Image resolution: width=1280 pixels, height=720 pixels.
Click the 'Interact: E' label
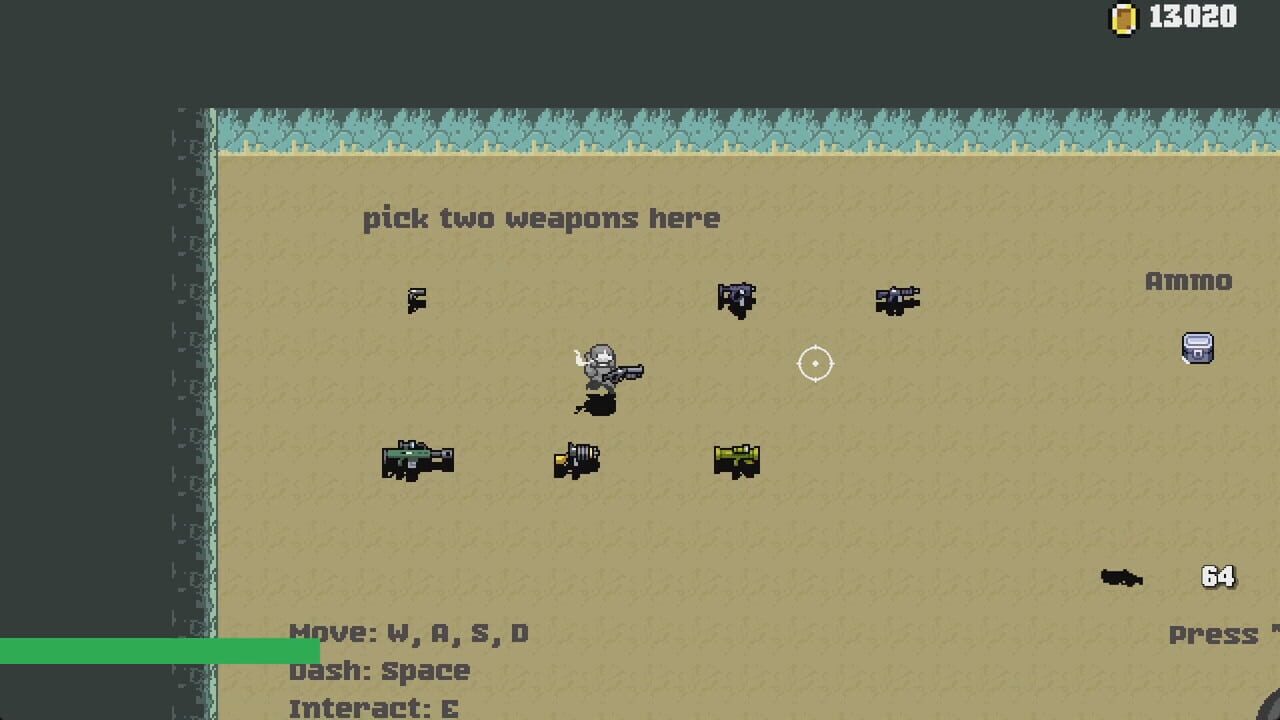pos(372,708)
